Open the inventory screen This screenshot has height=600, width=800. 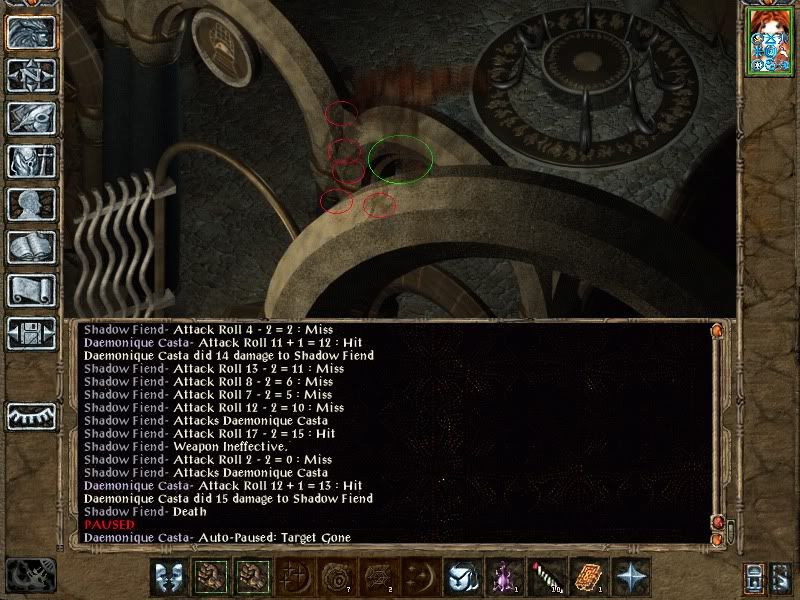[30, 161]
